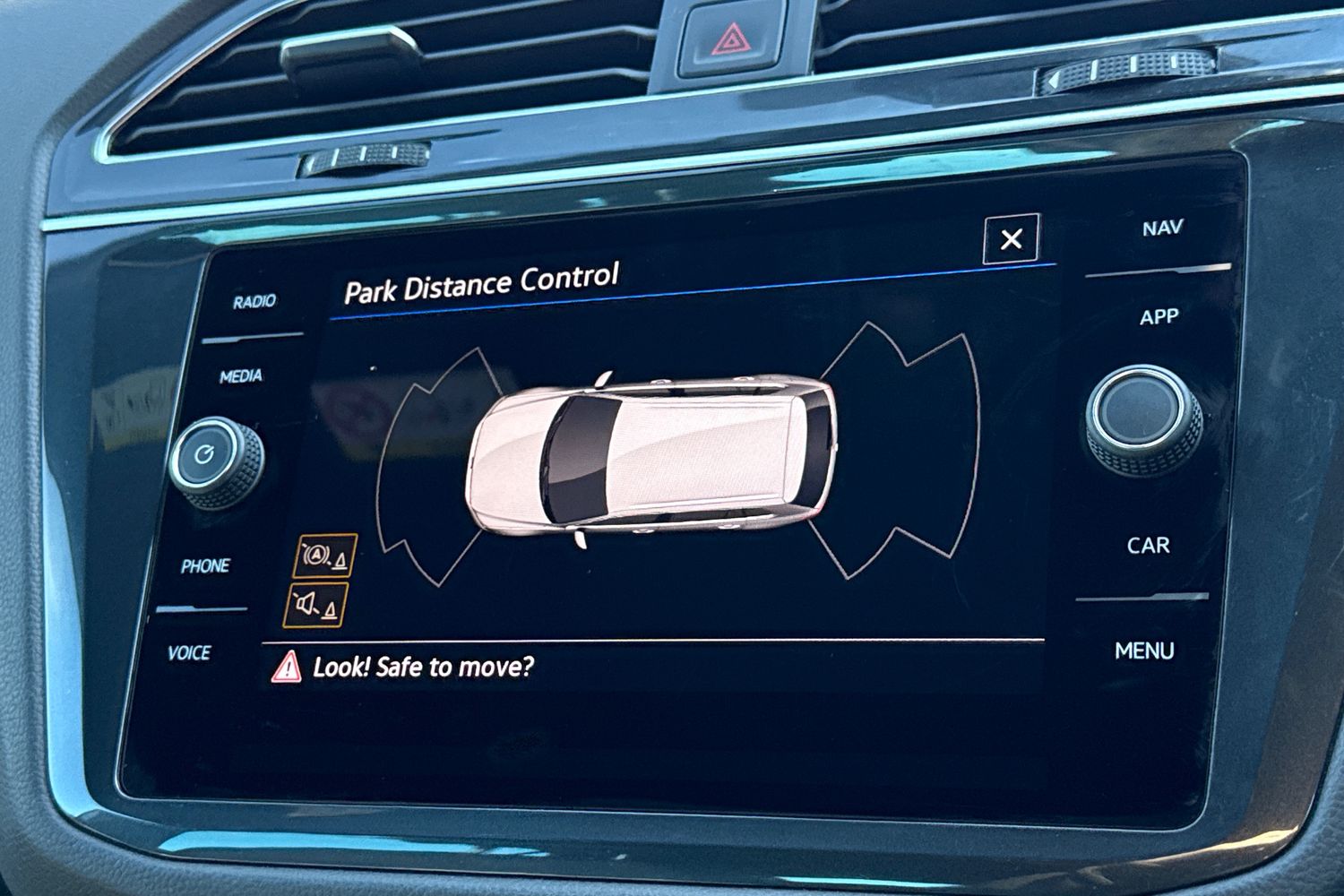Go to the main MENU

coord(1144,650)
